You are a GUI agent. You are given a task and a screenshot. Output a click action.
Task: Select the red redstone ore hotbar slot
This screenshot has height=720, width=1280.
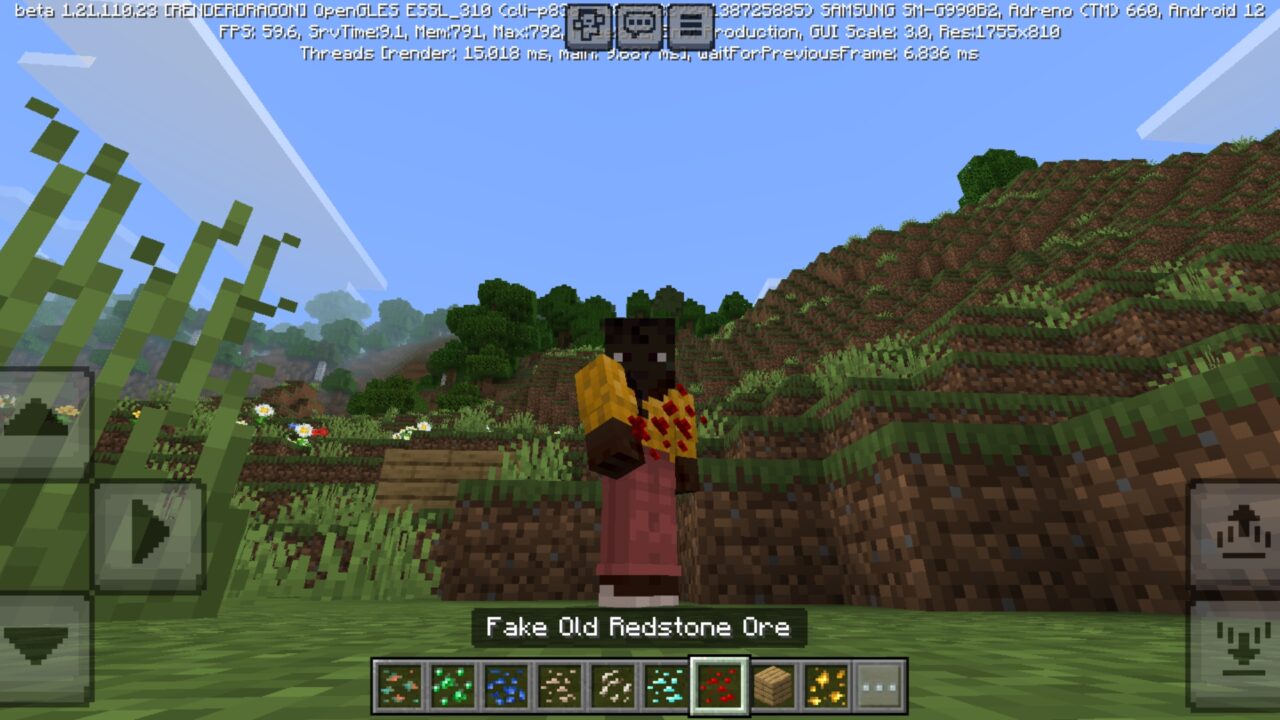coord(720,685)
